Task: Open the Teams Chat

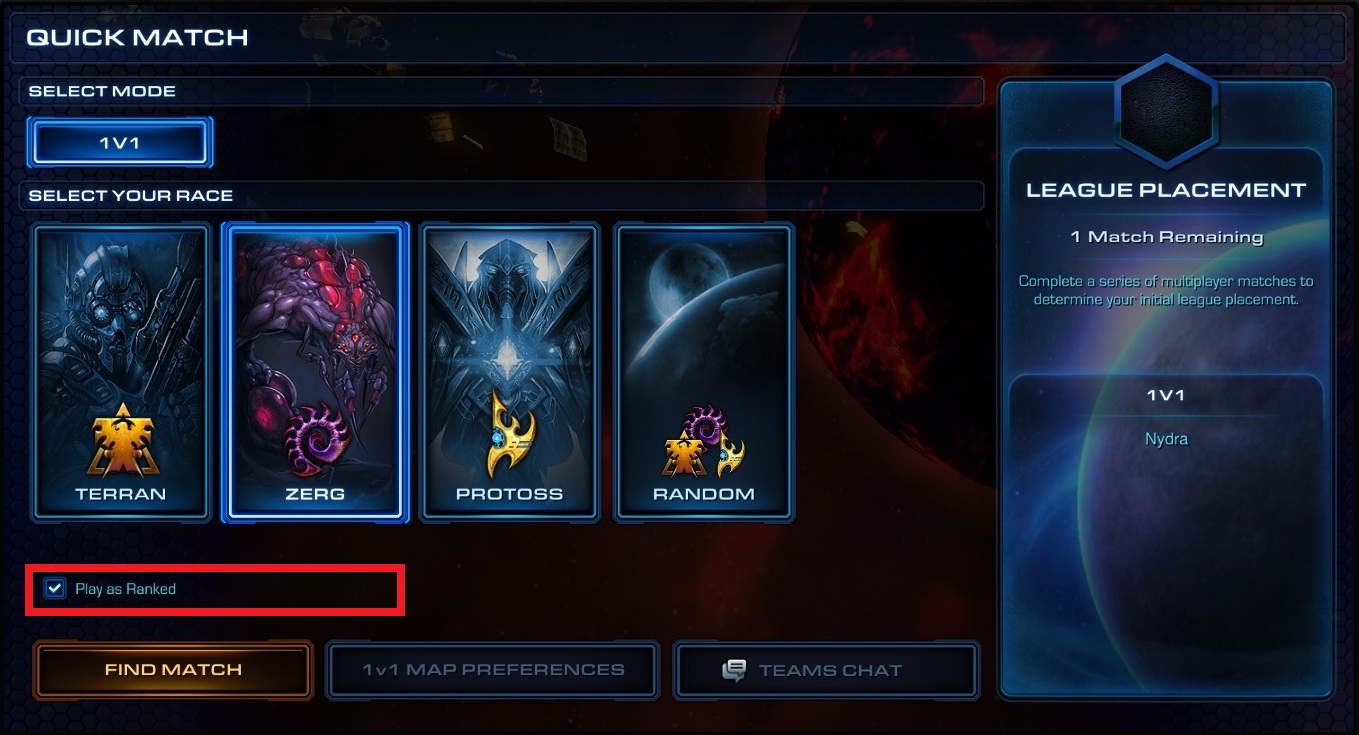Action: point(827,670)
